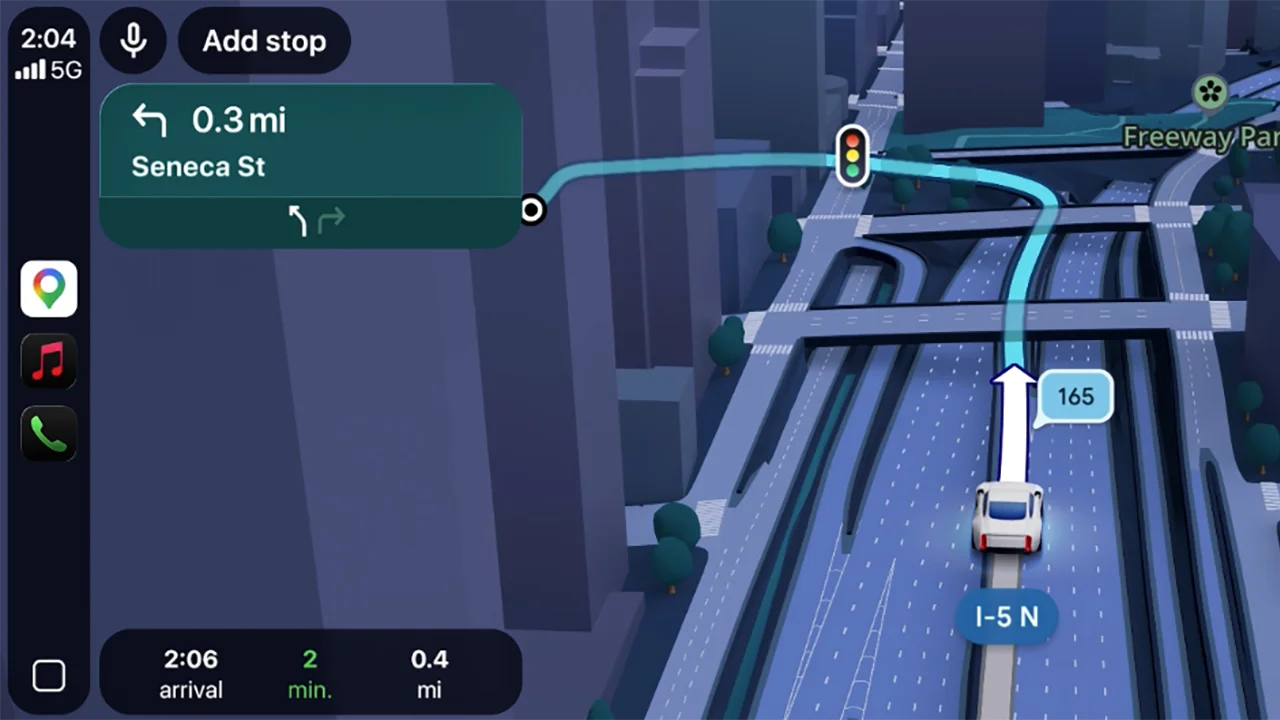Select the 165 route badge callout
This screenshot has width=1280, height=720.
point(1075,396)
